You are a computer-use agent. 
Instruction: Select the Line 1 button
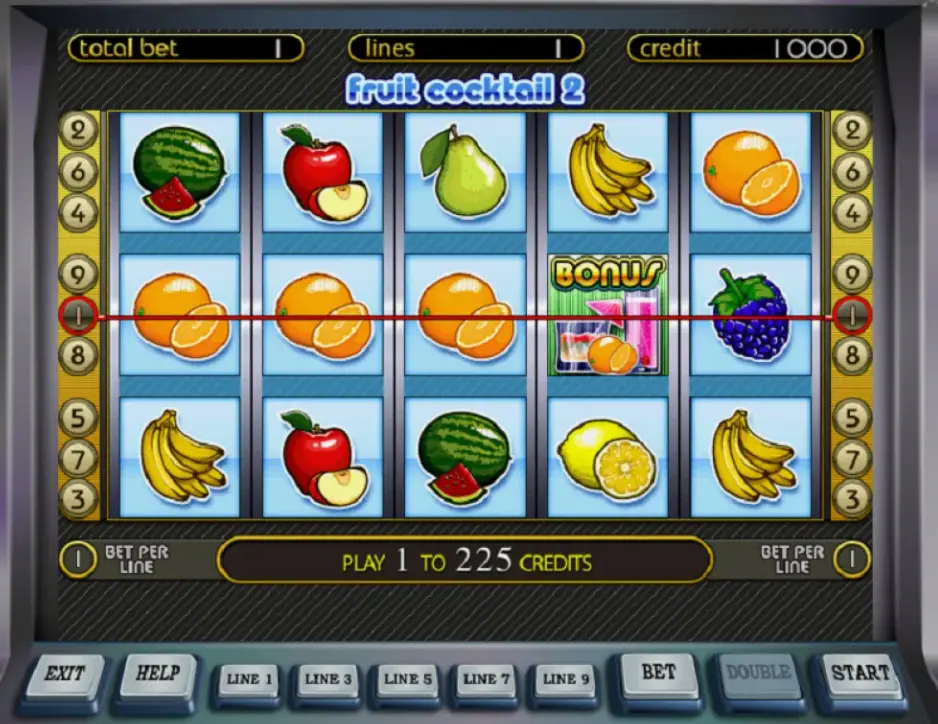250,680
